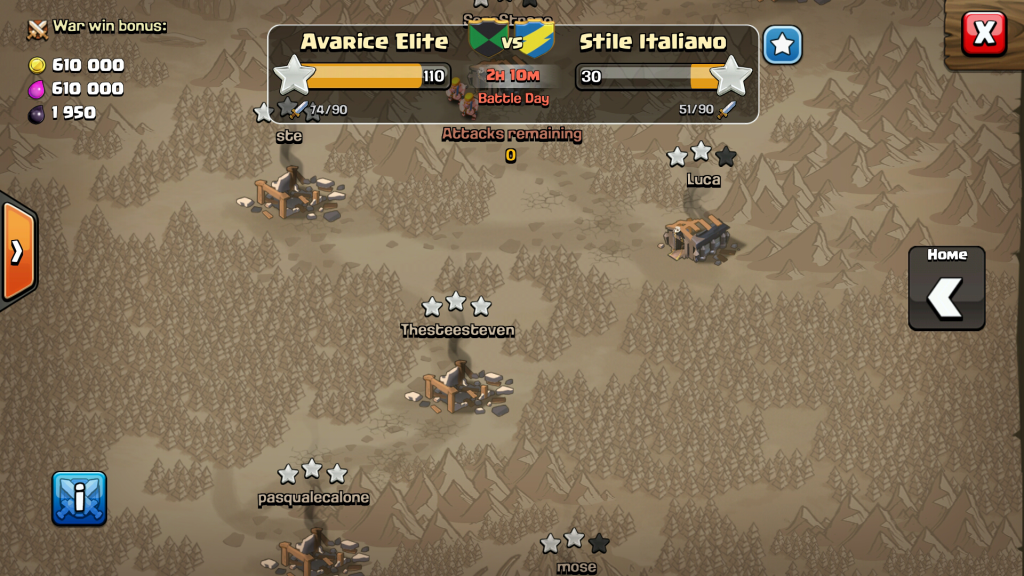Open the blue war info button
The width and height of the screenshot is (1024, 576).
pyautogui.click(x=79, y=498)
